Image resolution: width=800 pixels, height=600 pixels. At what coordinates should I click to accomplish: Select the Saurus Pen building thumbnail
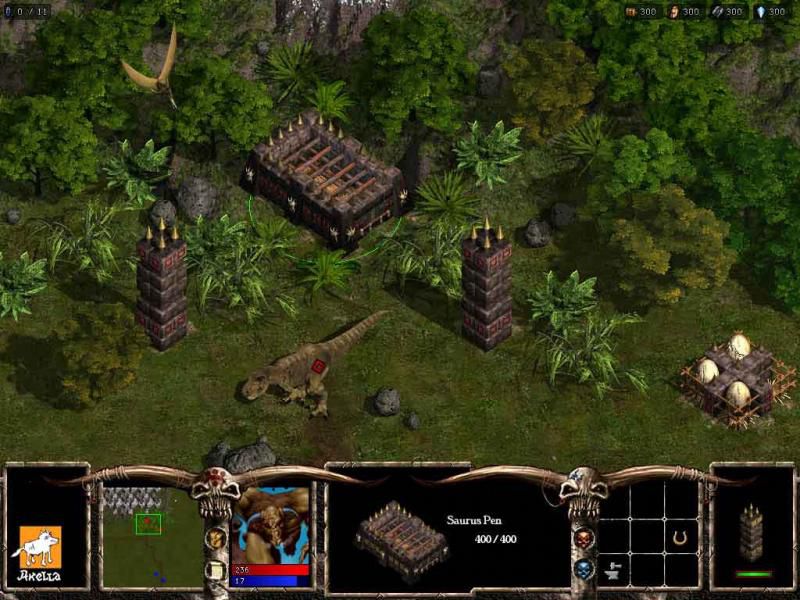pos(401,540)
